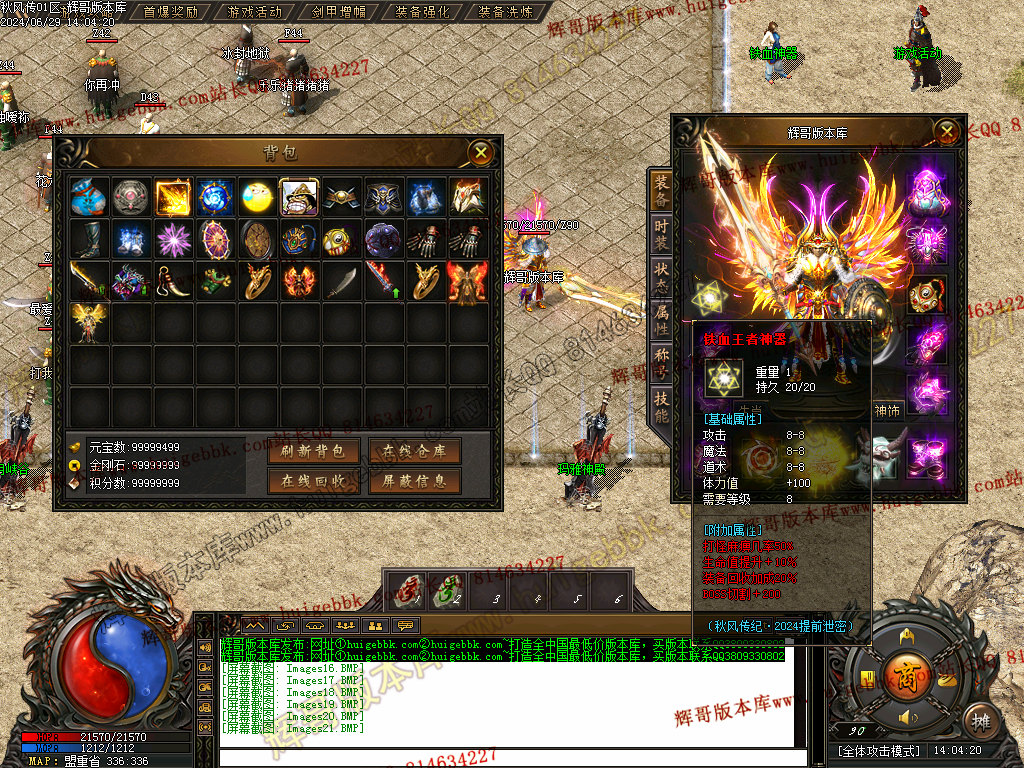Click the 在线回收 online recycle button
The width and height of the screenshot is (1024, 768).
[x=313, y=481]
